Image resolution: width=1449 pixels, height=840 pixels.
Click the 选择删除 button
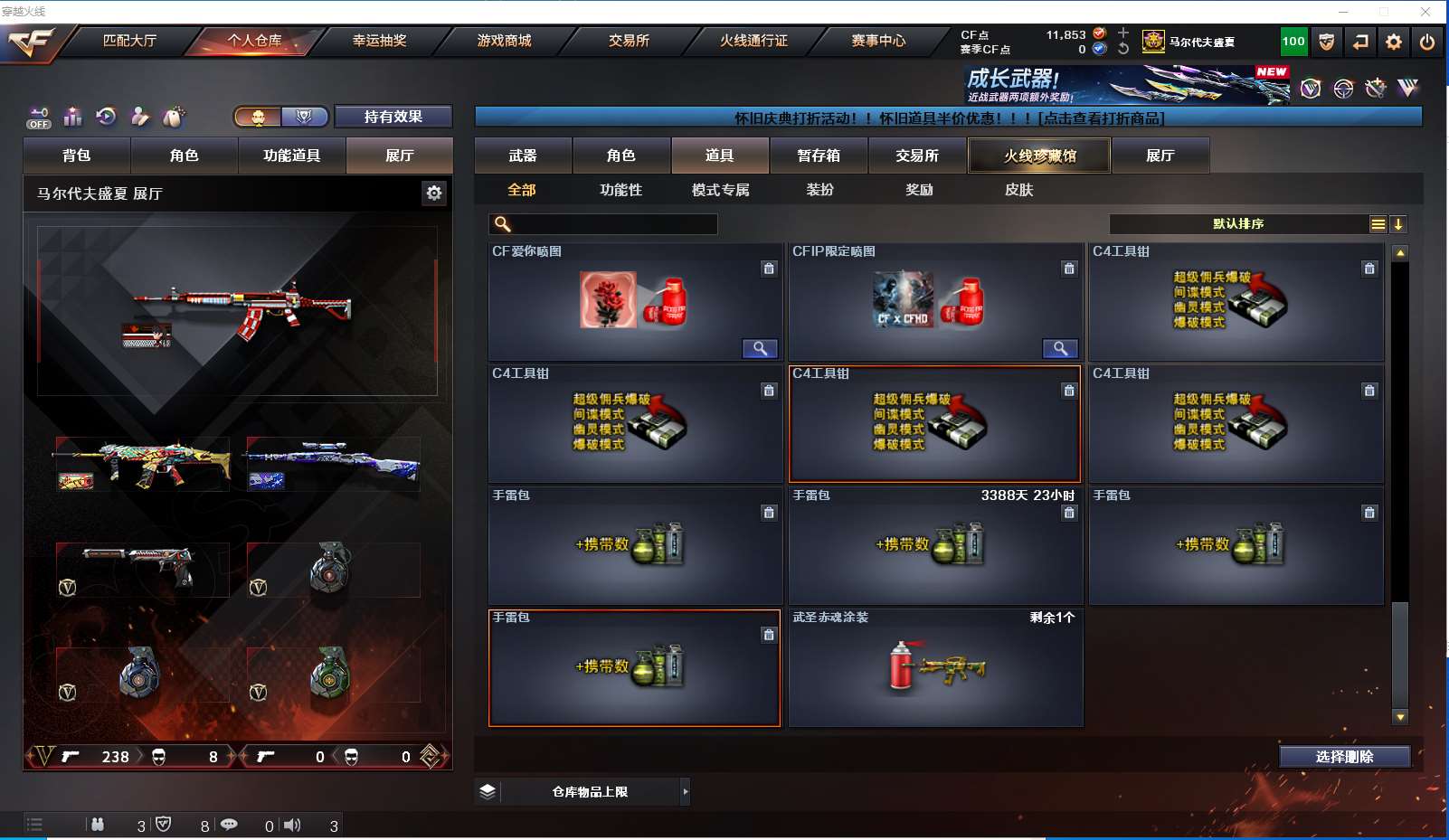(x=1344, y=757)
